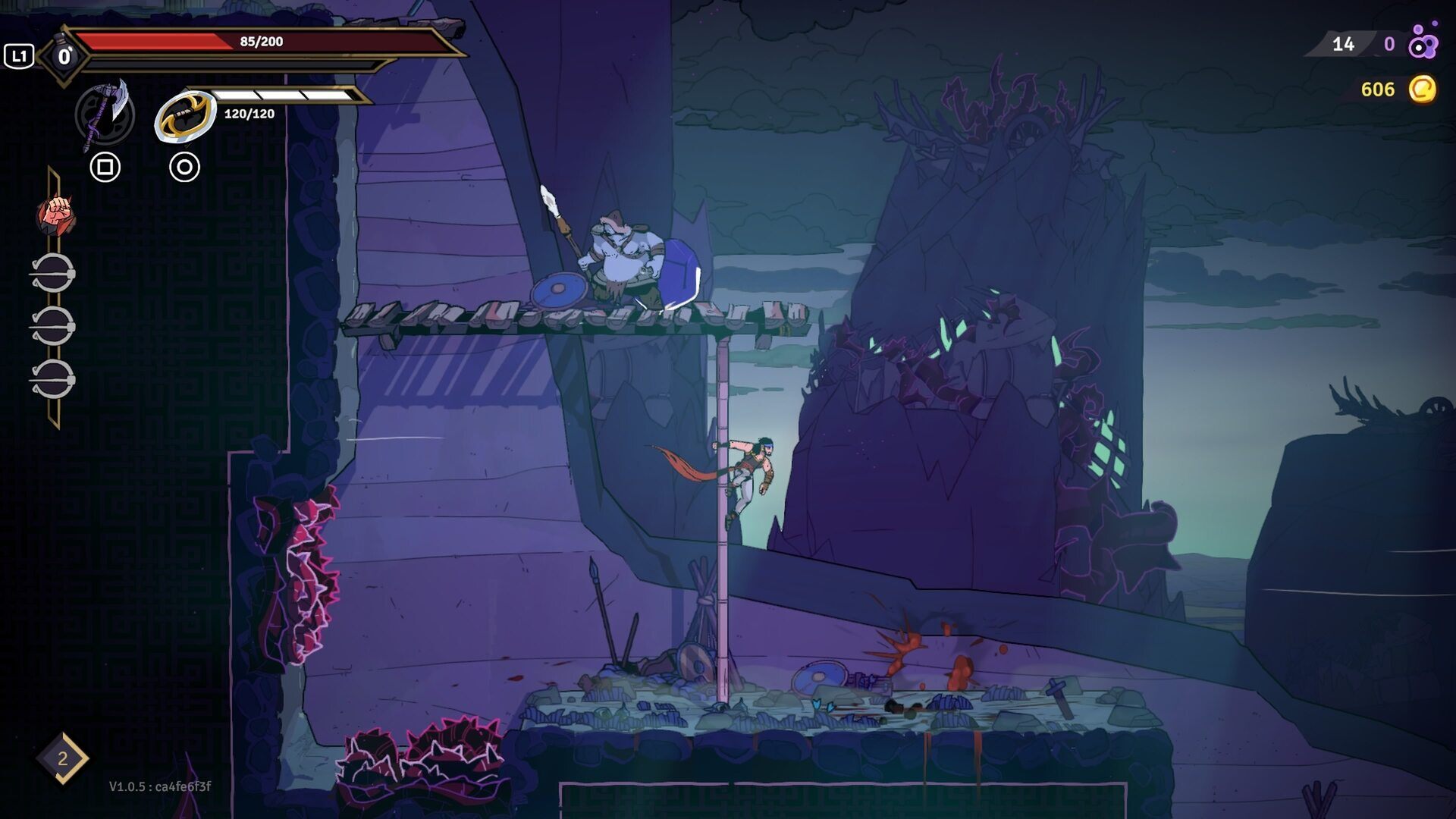Click the red fist medallion slot
Image resolution: width=1456 pixels, height=819 pixels.
coord(56,215)
